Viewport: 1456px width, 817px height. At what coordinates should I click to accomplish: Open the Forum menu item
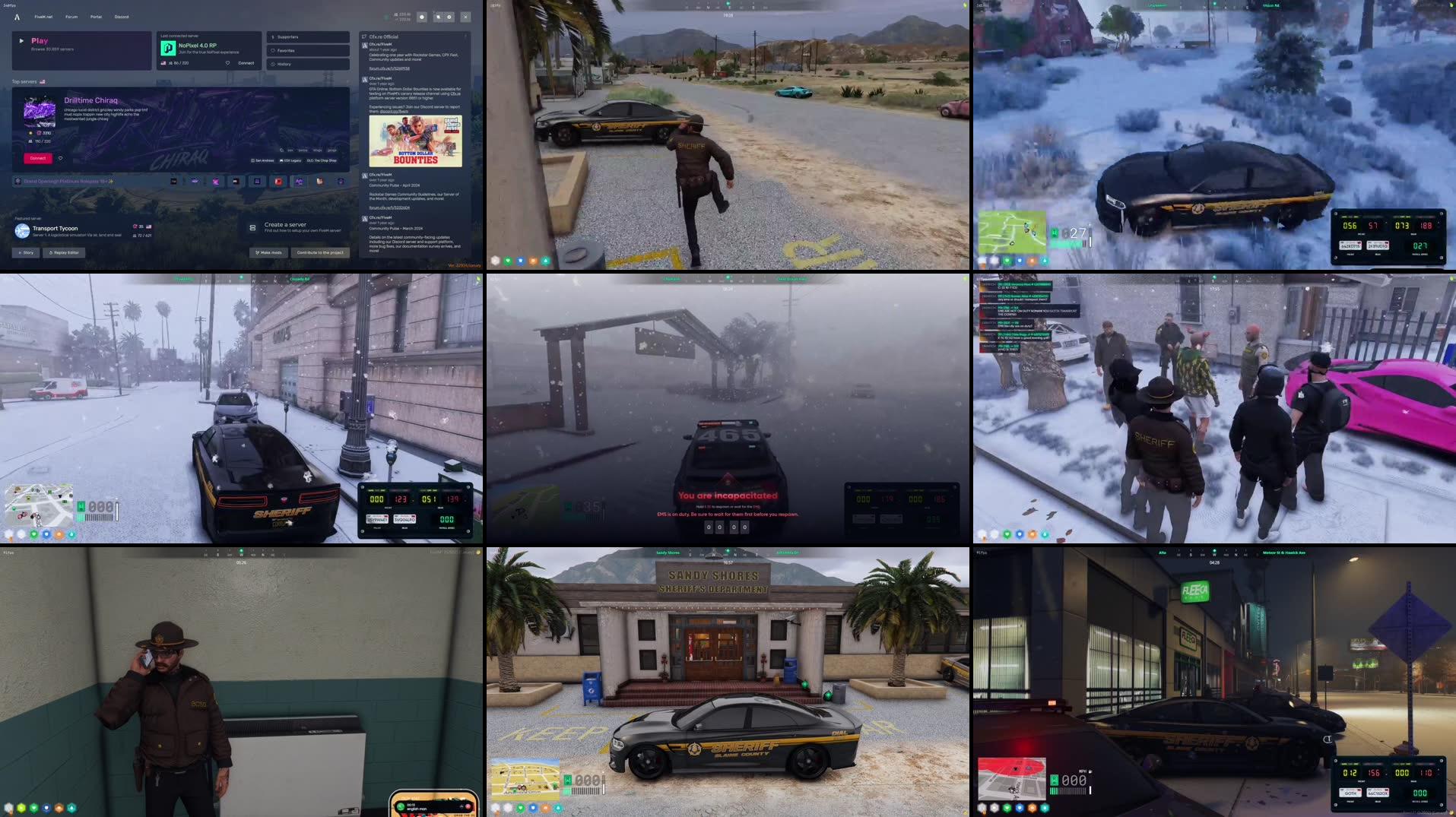(71, 17)
